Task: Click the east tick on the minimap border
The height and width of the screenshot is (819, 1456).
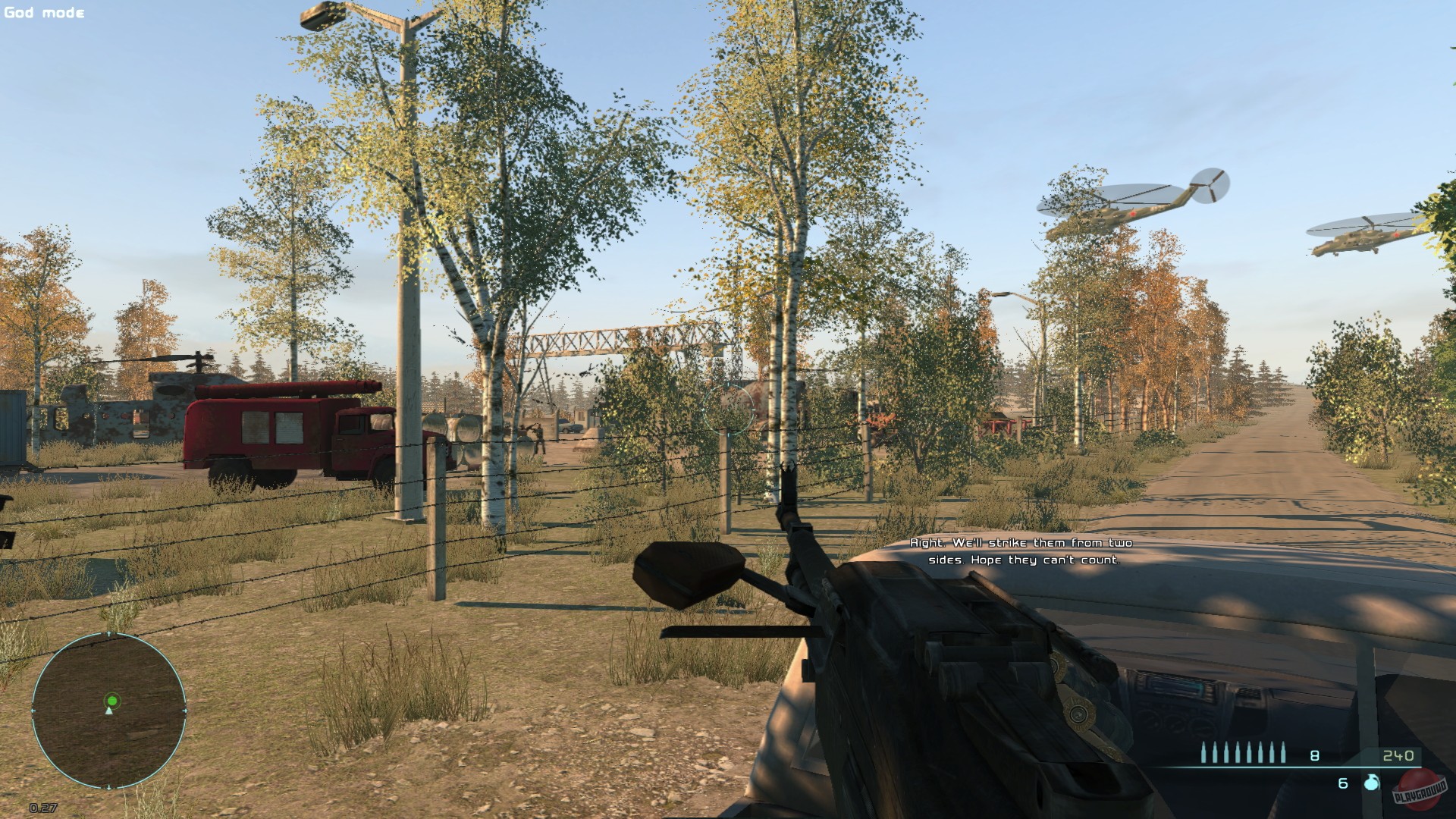Action: [x=186, y=710]
